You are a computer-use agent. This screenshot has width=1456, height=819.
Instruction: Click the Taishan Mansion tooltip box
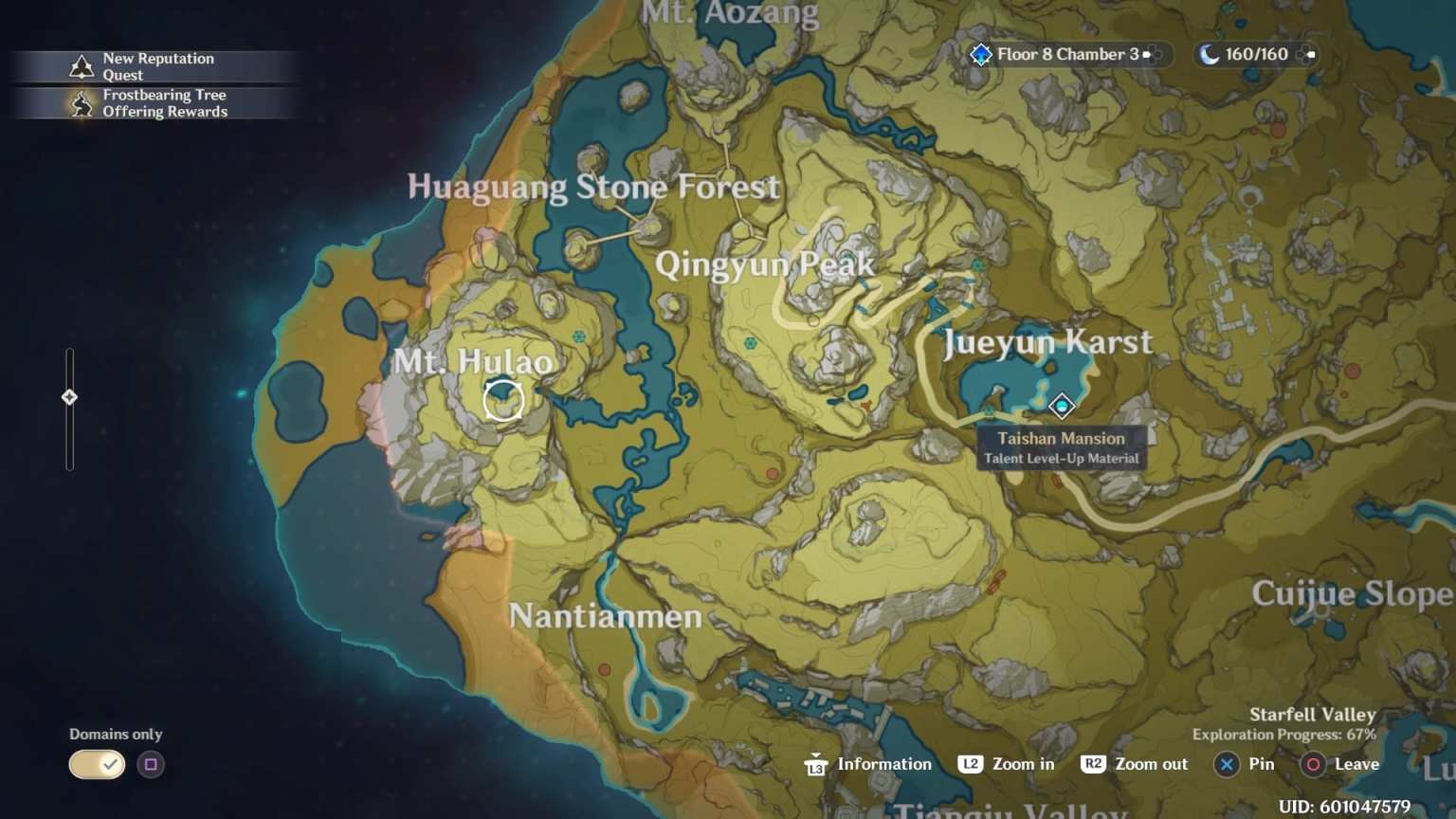(x=1062, y=448)
